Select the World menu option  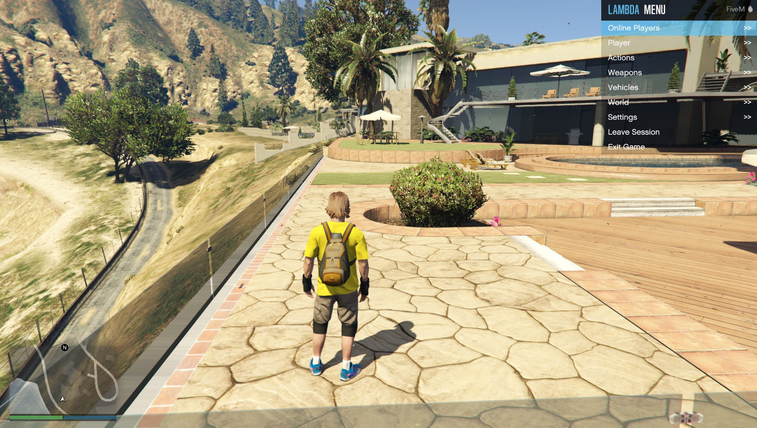678,102
